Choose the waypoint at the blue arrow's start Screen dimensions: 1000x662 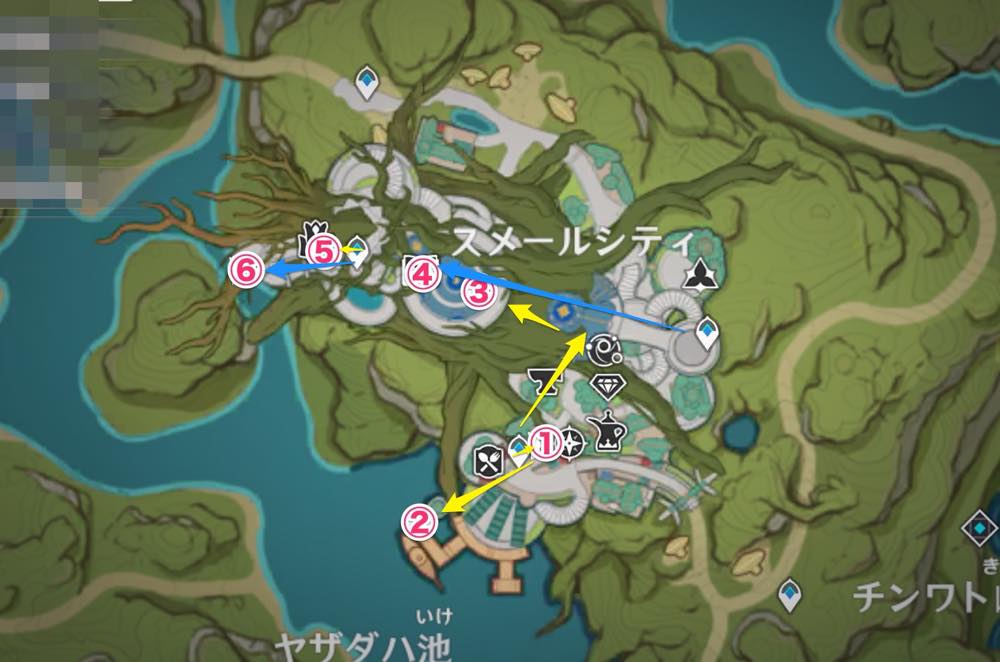click(x=707, y=332)
